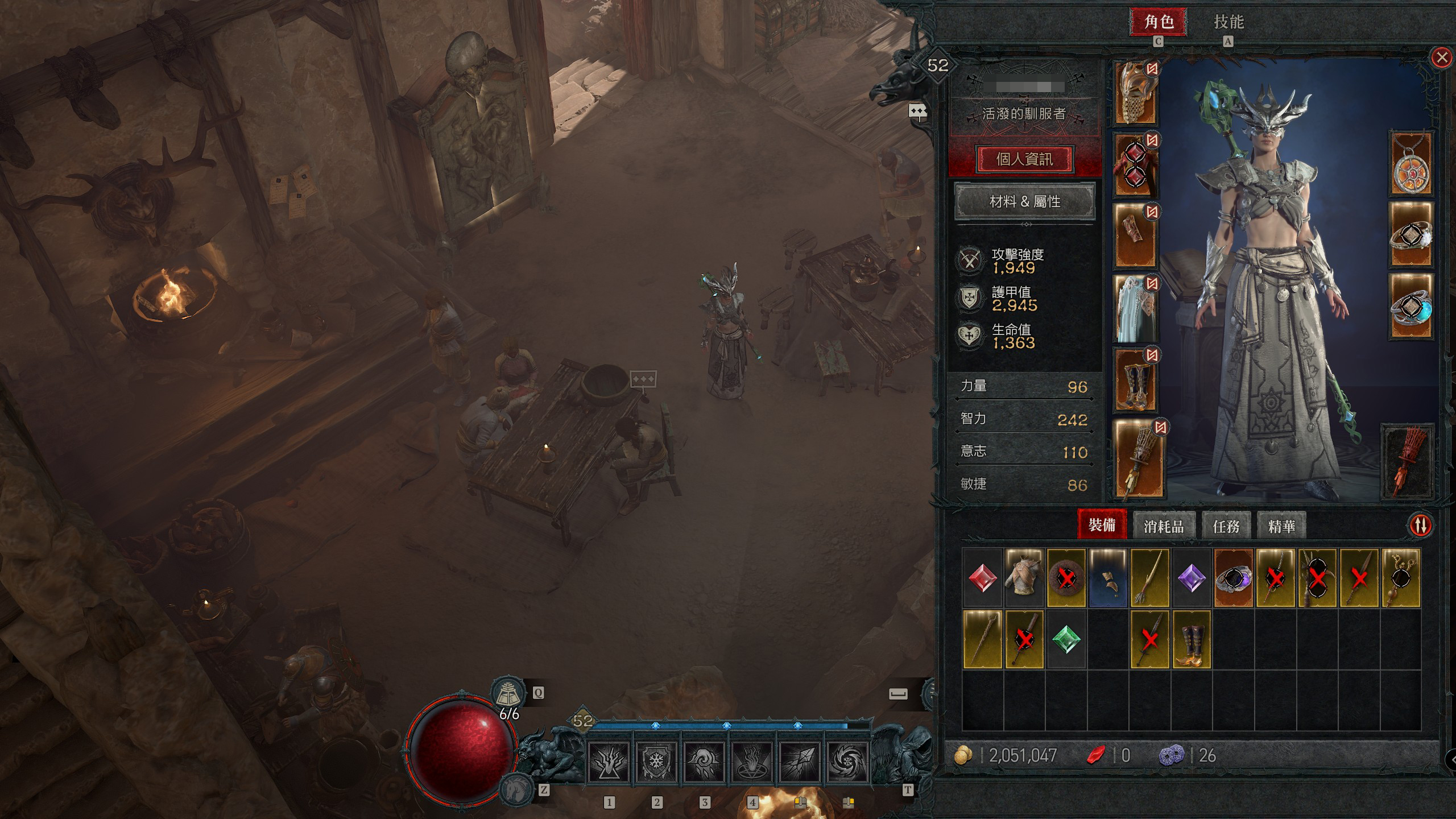Select the equipped amulet slot
This screenshot has height=819, width=1456.
pos(1410,164)
